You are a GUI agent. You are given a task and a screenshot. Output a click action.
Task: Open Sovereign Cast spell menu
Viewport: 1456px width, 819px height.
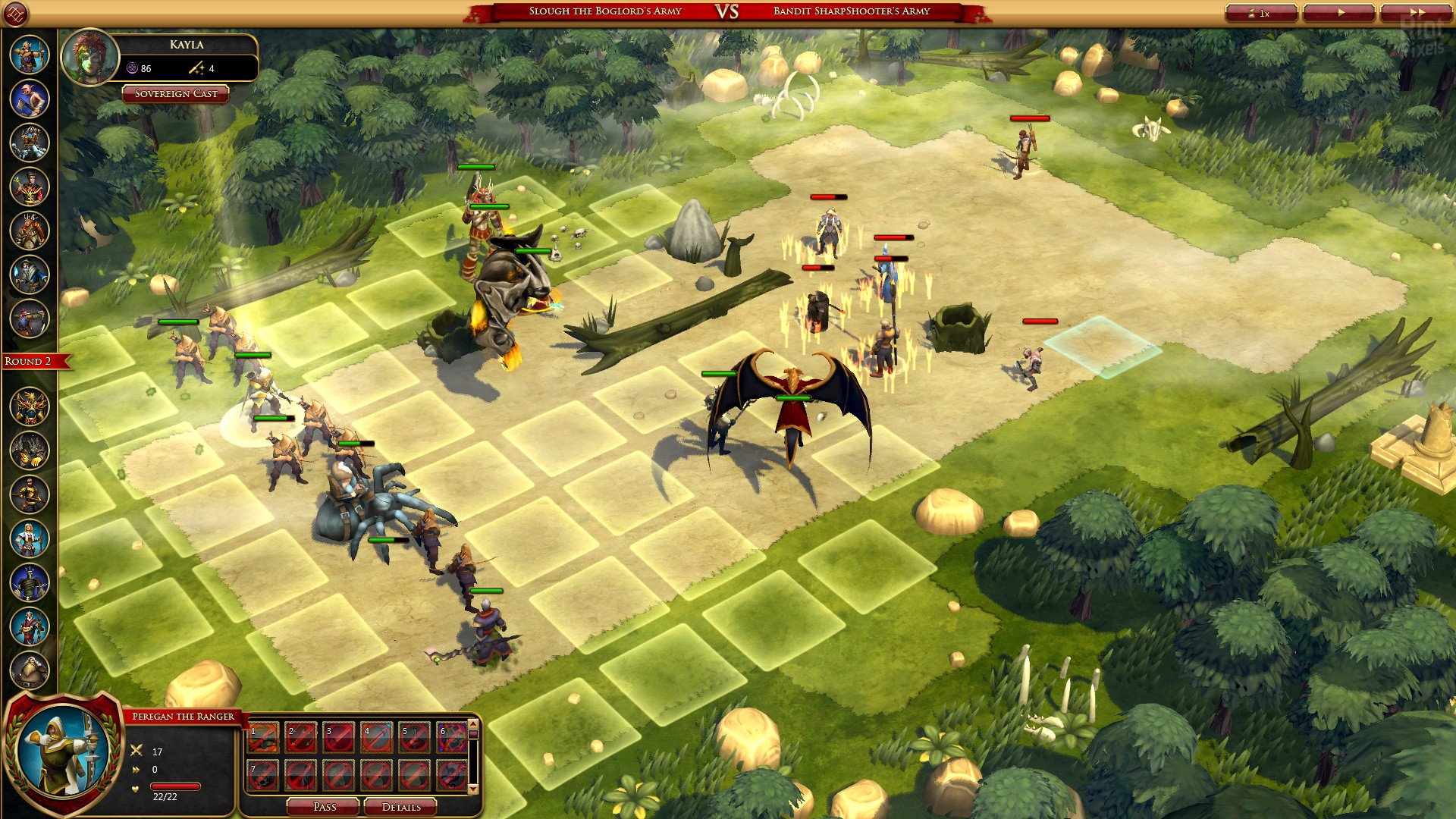[175, 94]
